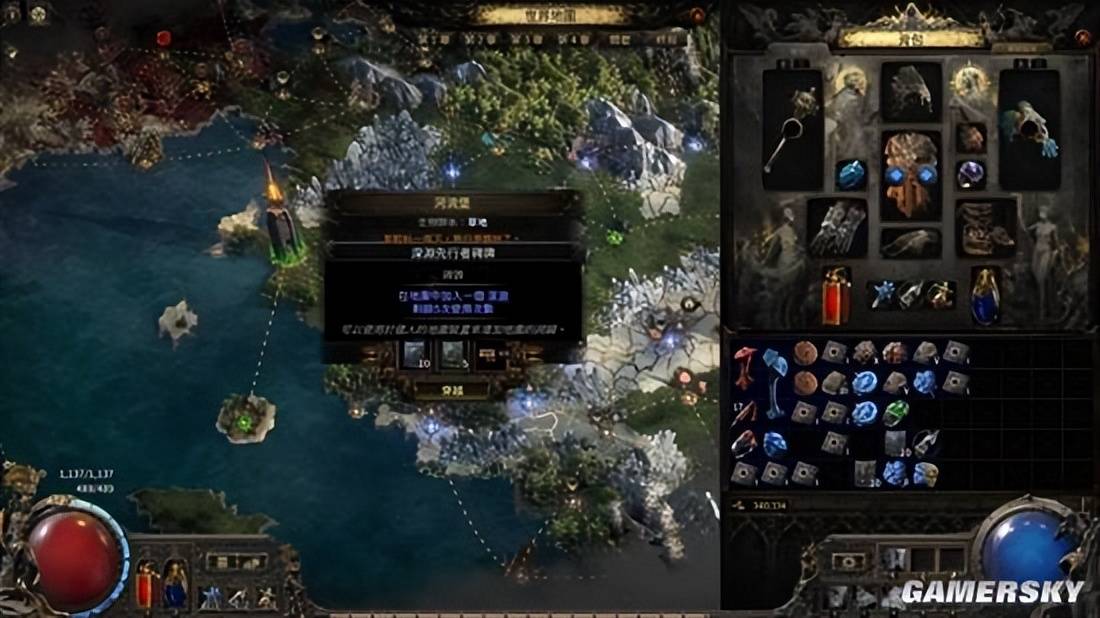Select the body armour with blue sockets
The height and width of the screenshot is (618, 1100).
(x=911, y=175)
